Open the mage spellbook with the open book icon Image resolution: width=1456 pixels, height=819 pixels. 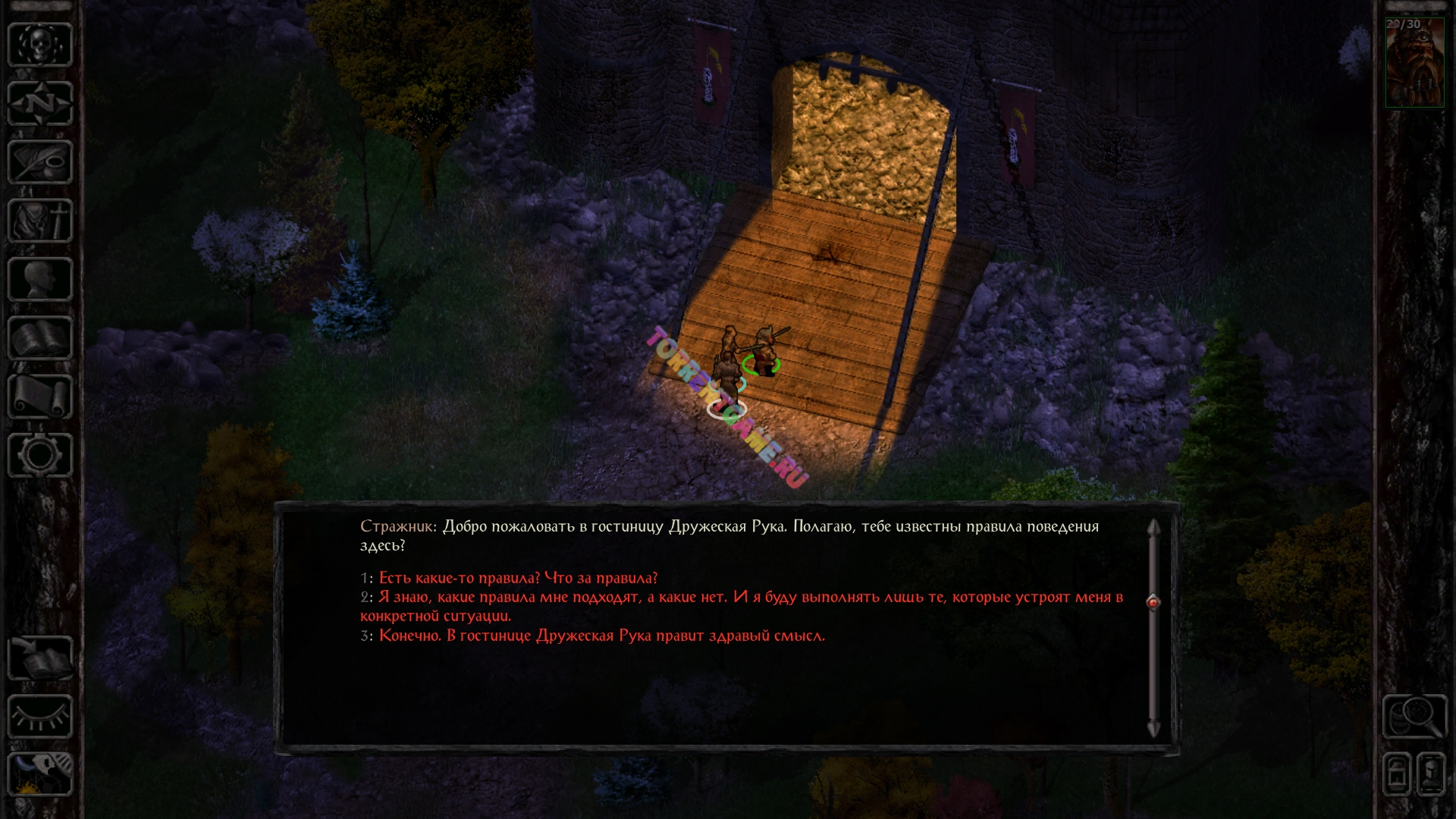pos(40,337)
